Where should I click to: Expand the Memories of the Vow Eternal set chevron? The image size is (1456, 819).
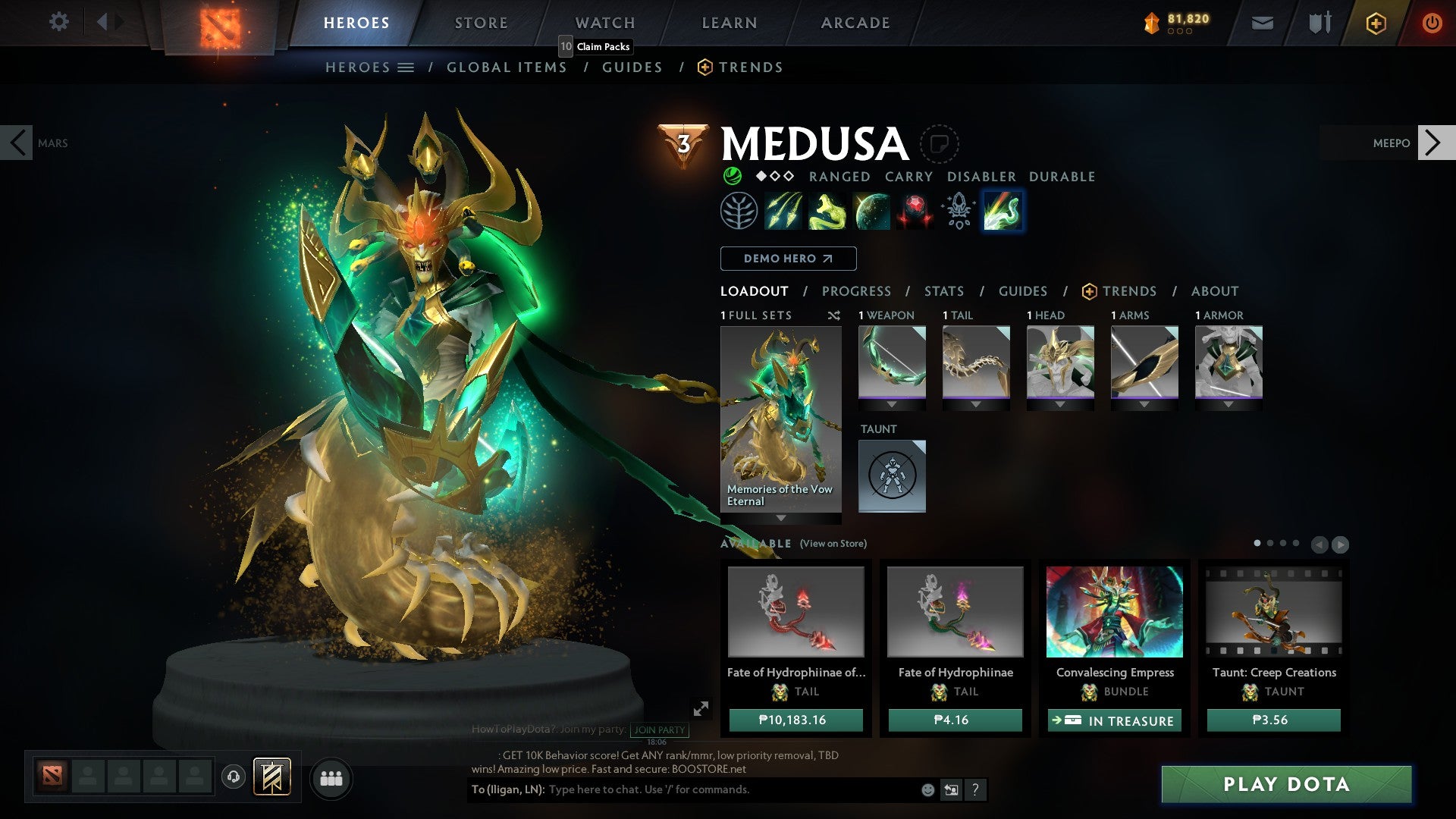[780, 518]
